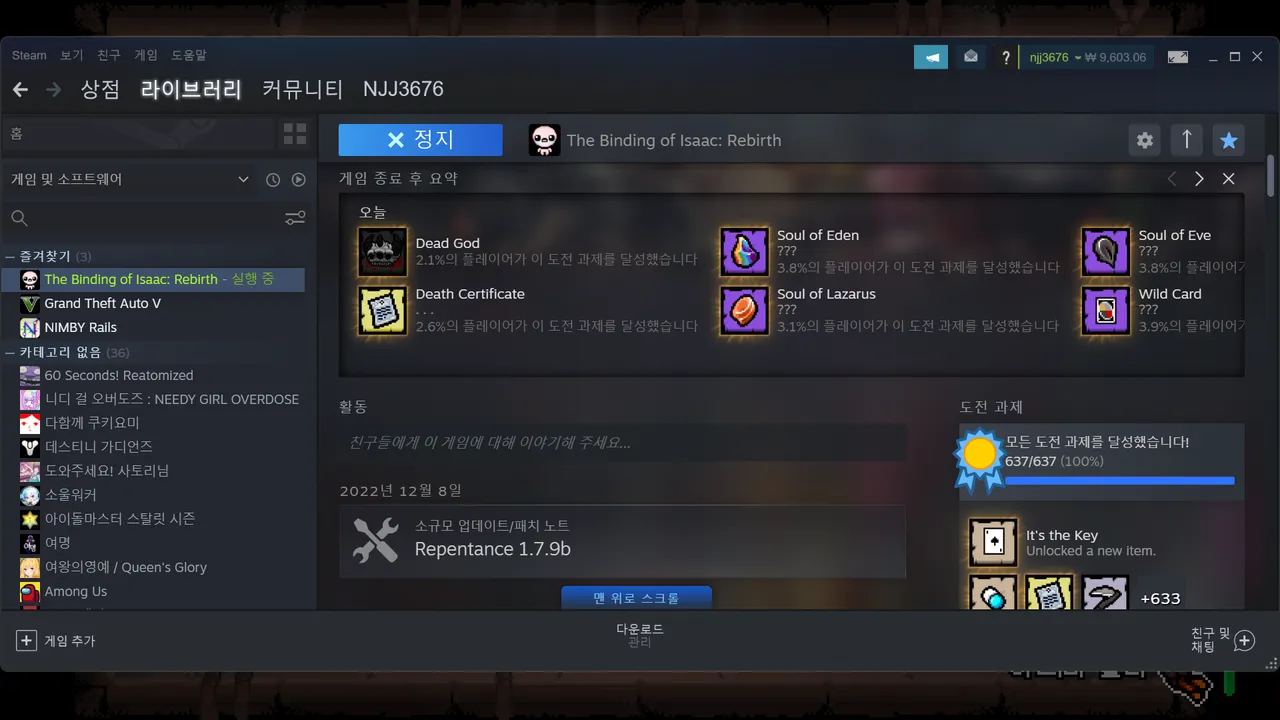Open the Repentance 1.7.9b patch notes
The width and height of the screenshot is (1280, 720).
click(620, 541)
